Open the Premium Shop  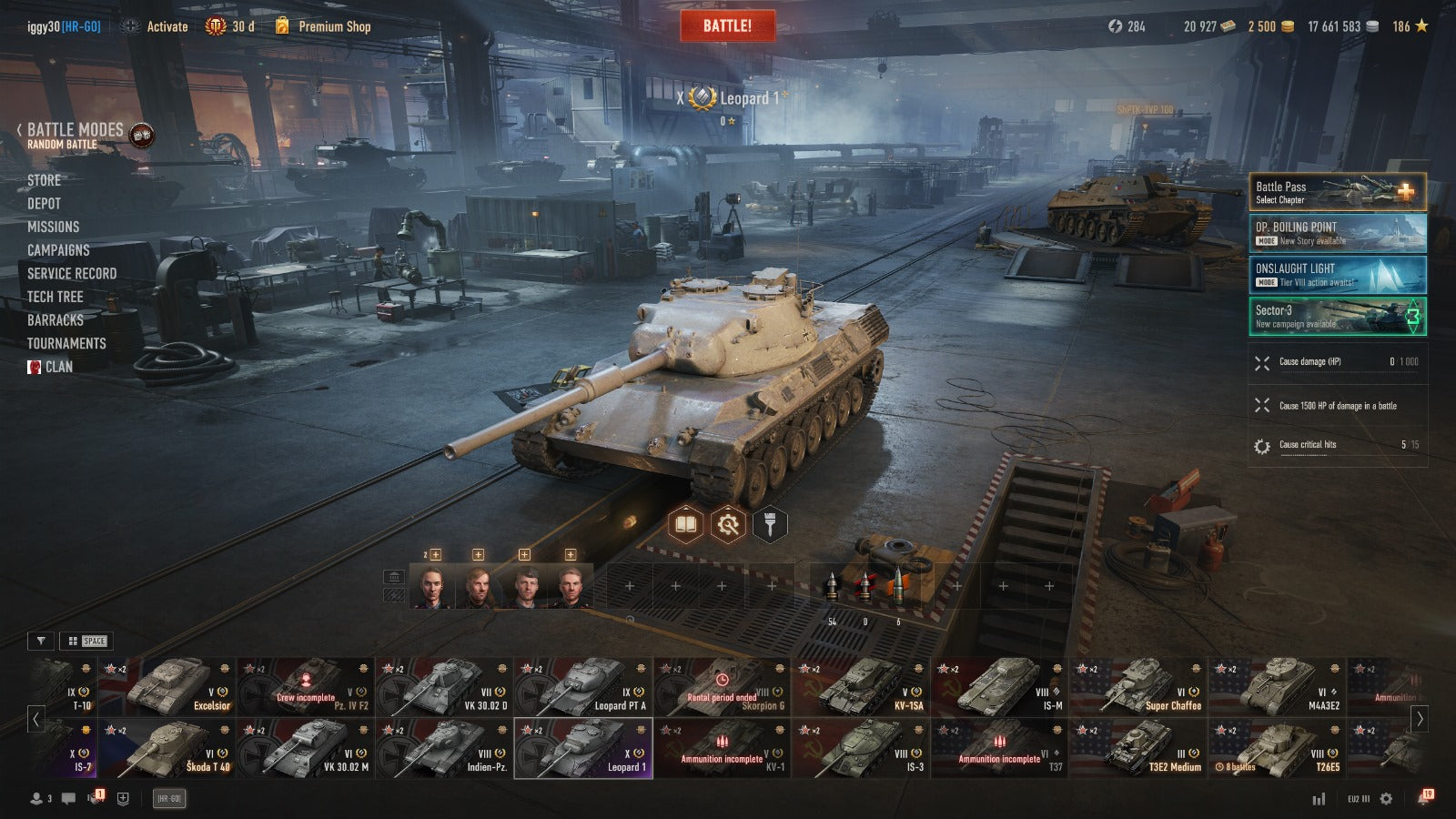[333, 26]
